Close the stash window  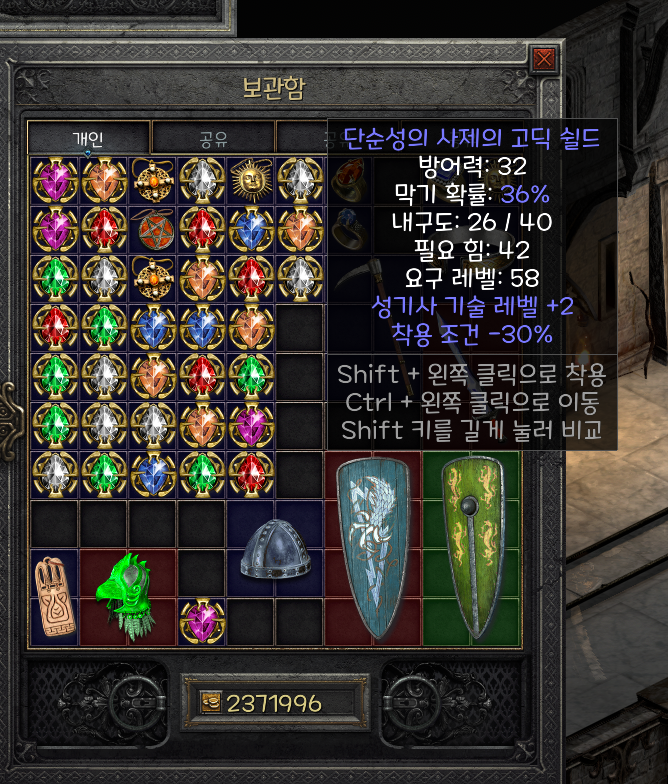pyautogui.click(x=543, y=59)
